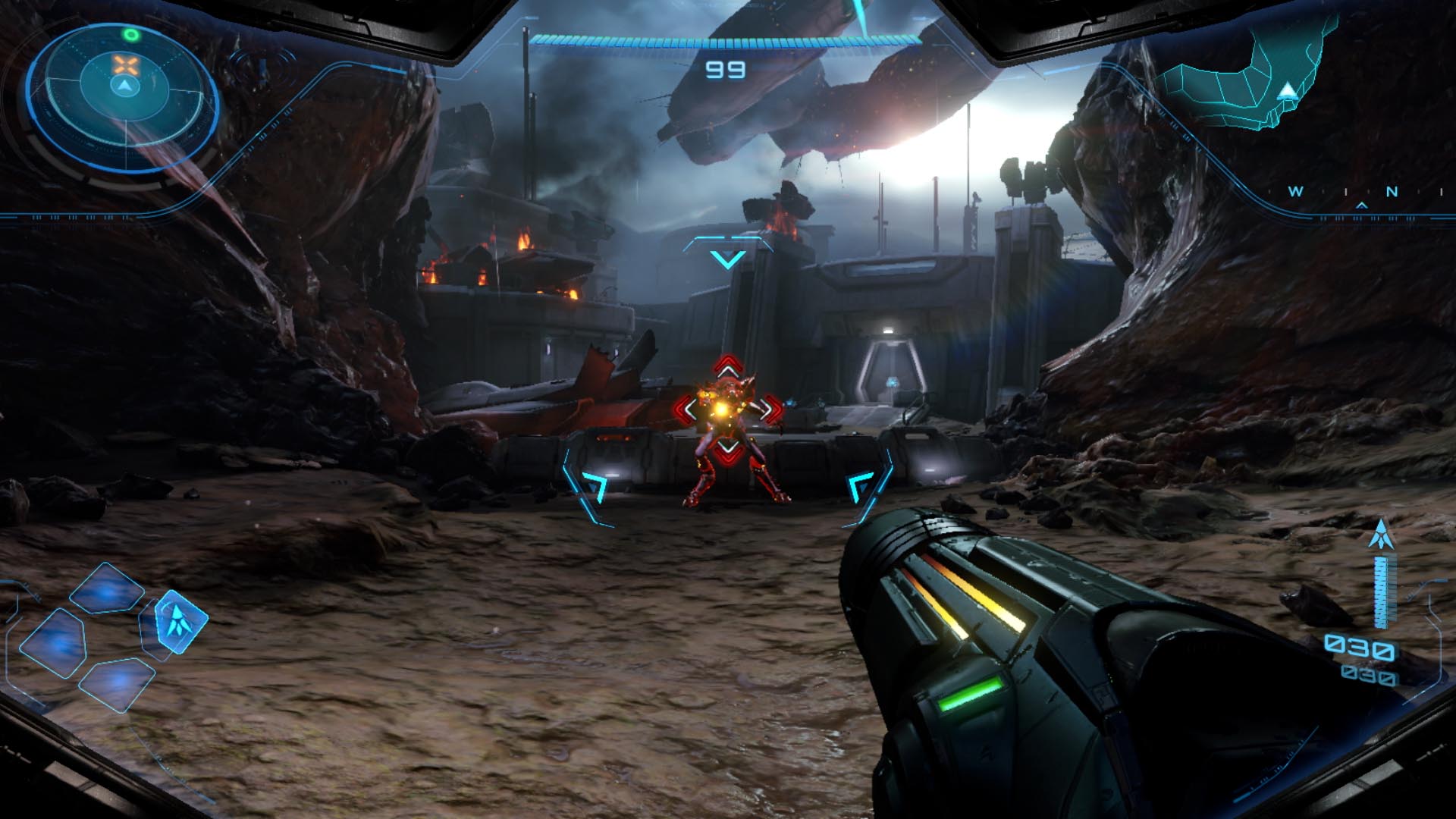Select the W marker on the compass bar

[x=1294, y=191]
